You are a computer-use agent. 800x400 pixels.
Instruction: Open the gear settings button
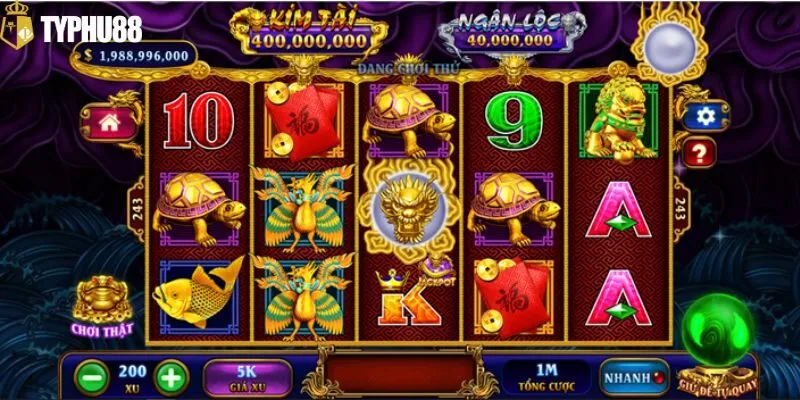tap(706, 117)
